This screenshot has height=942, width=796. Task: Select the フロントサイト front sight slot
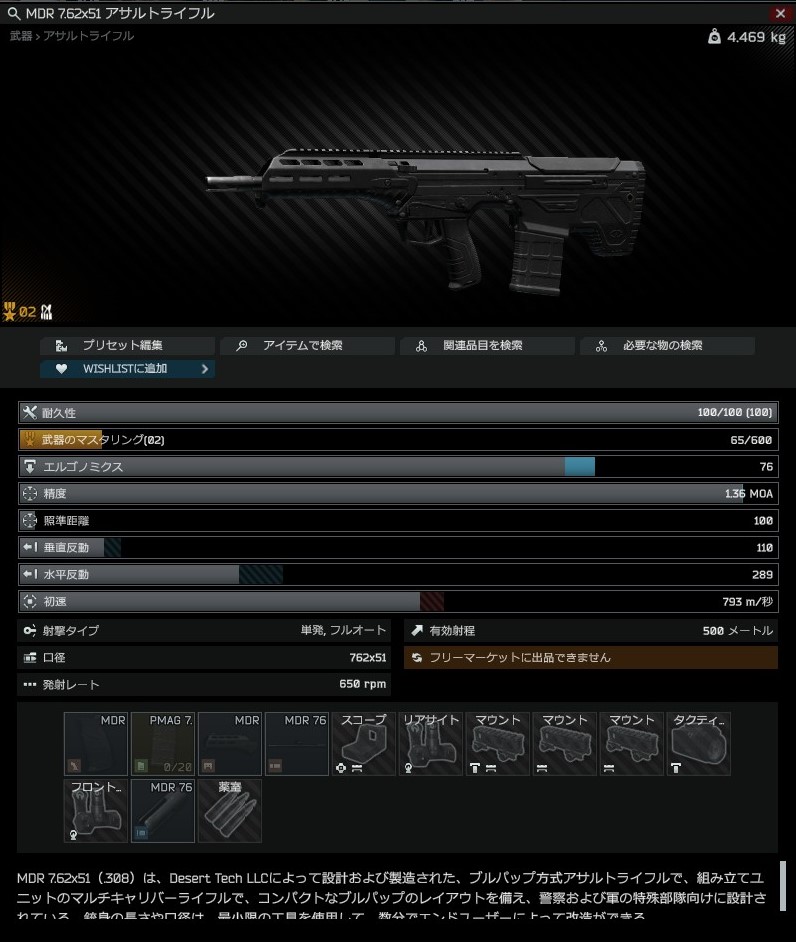coord(95,810)
